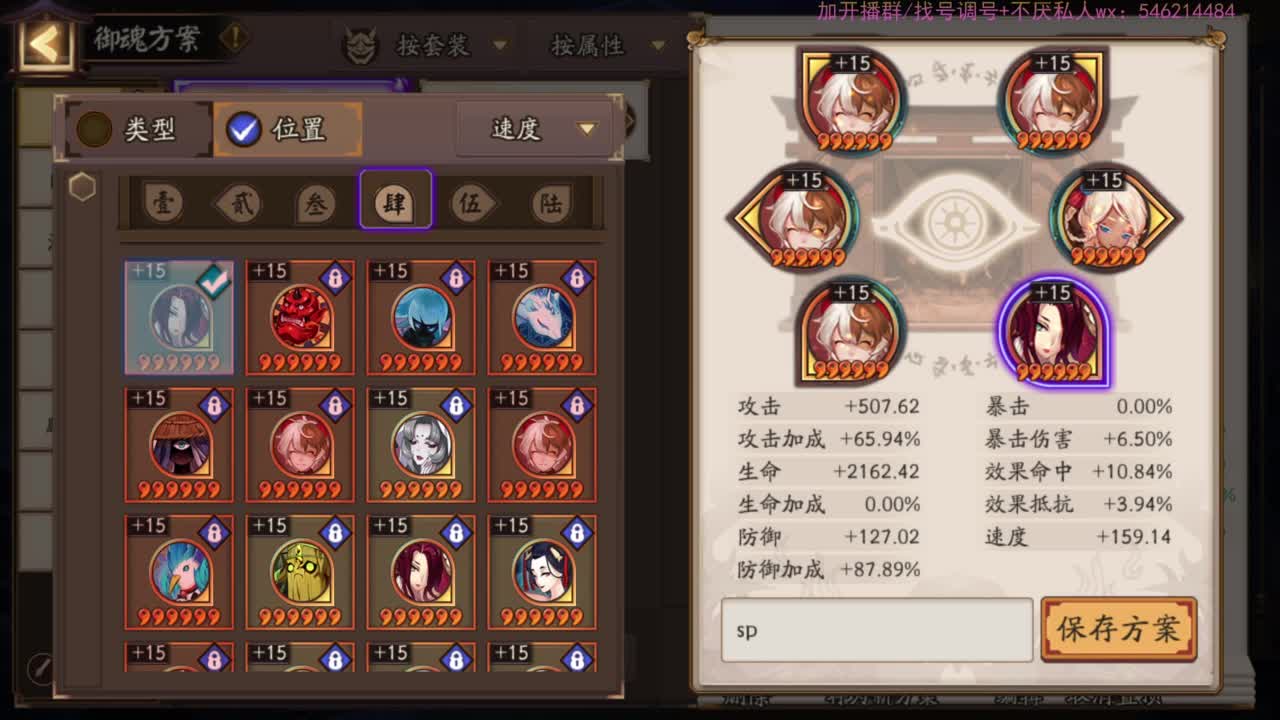Click the sp plan name input field
This screenshot has height=720, width=1280.
(877, 630)
